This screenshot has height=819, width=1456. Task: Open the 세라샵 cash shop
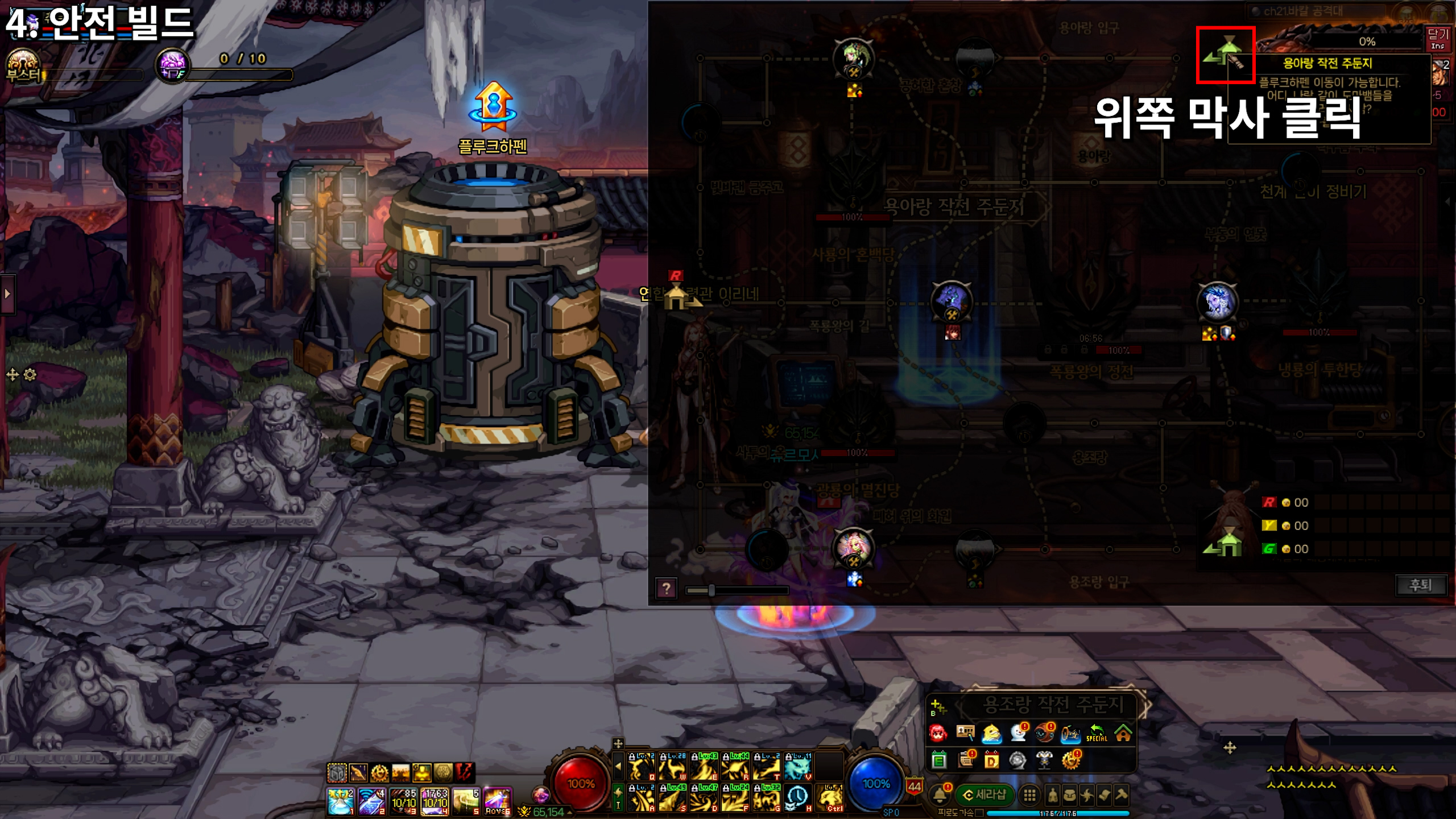point(985,795)
